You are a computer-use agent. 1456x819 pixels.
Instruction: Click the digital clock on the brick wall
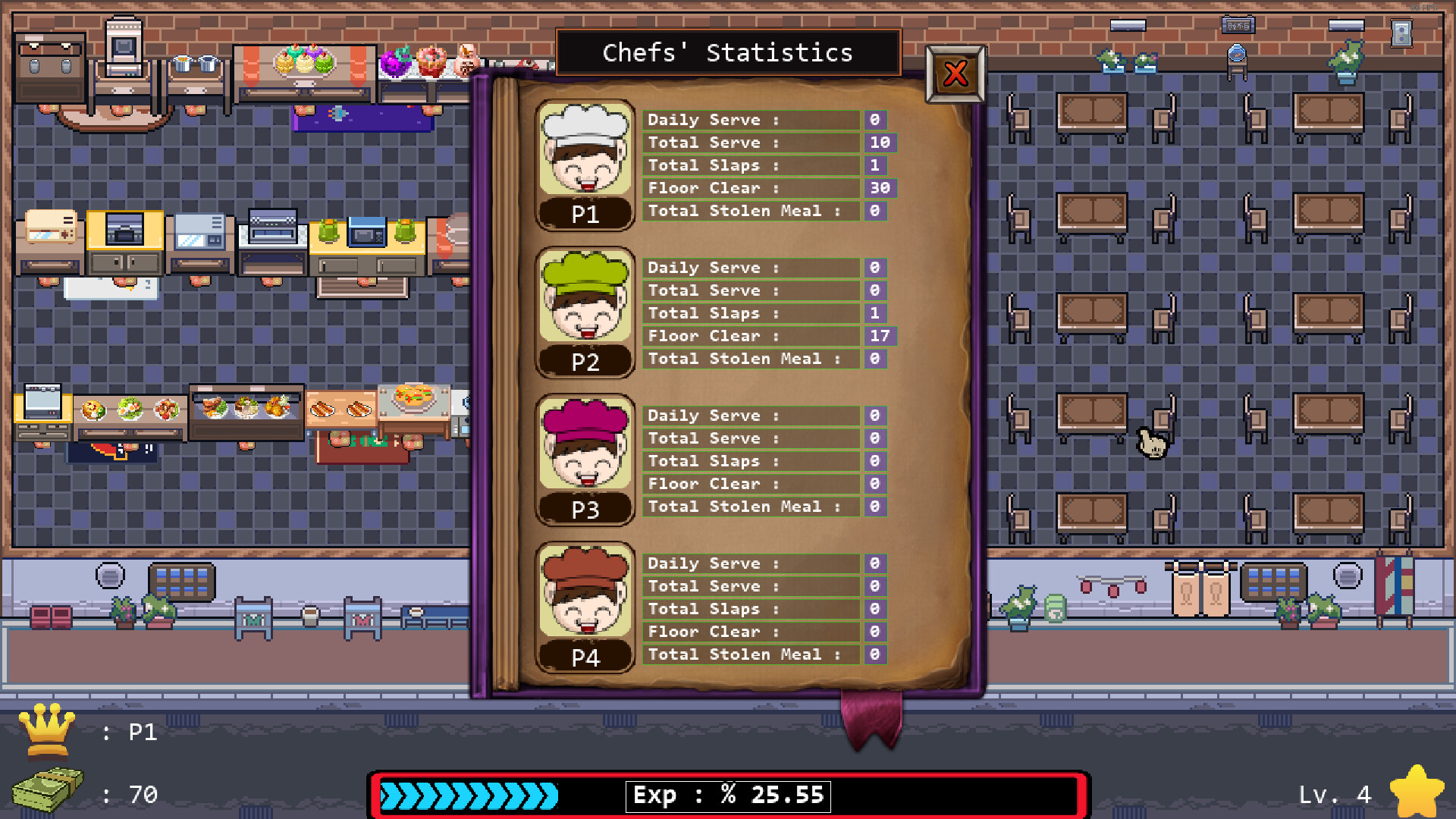tap(1239, 26)
